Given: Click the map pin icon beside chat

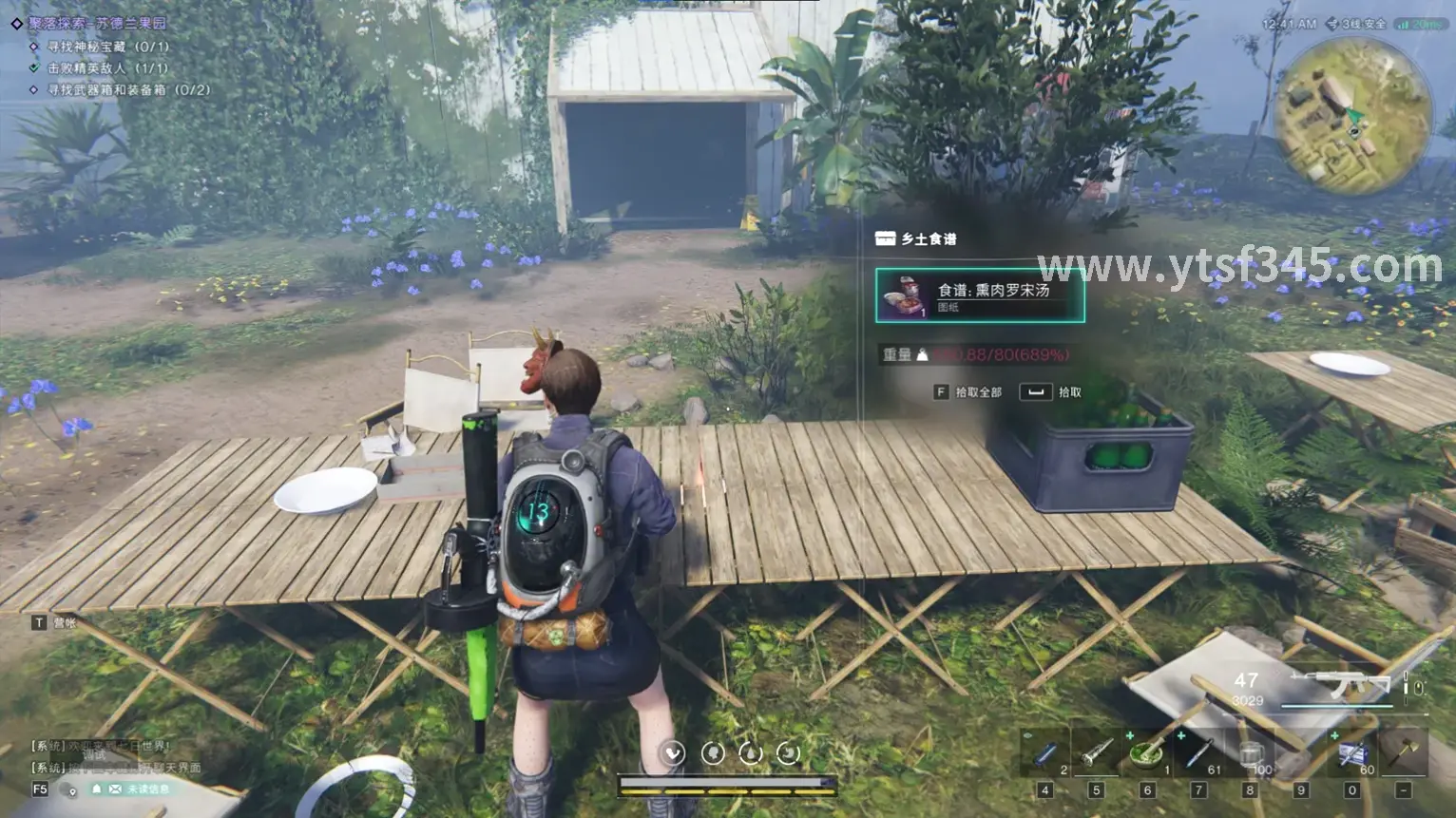Looking at the screenshot, I should (72, 790).
